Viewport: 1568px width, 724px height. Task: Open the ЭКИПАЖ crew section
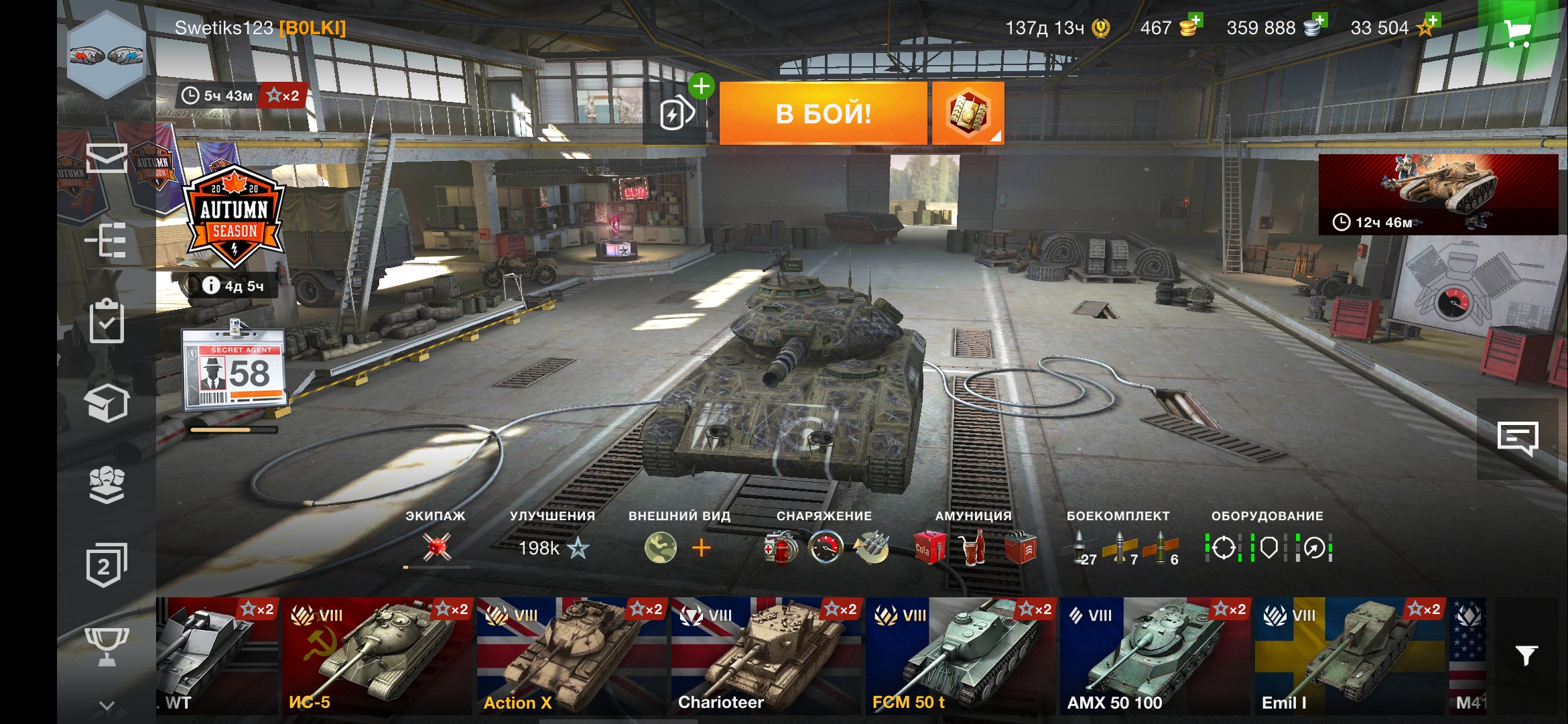coord(436,547)
